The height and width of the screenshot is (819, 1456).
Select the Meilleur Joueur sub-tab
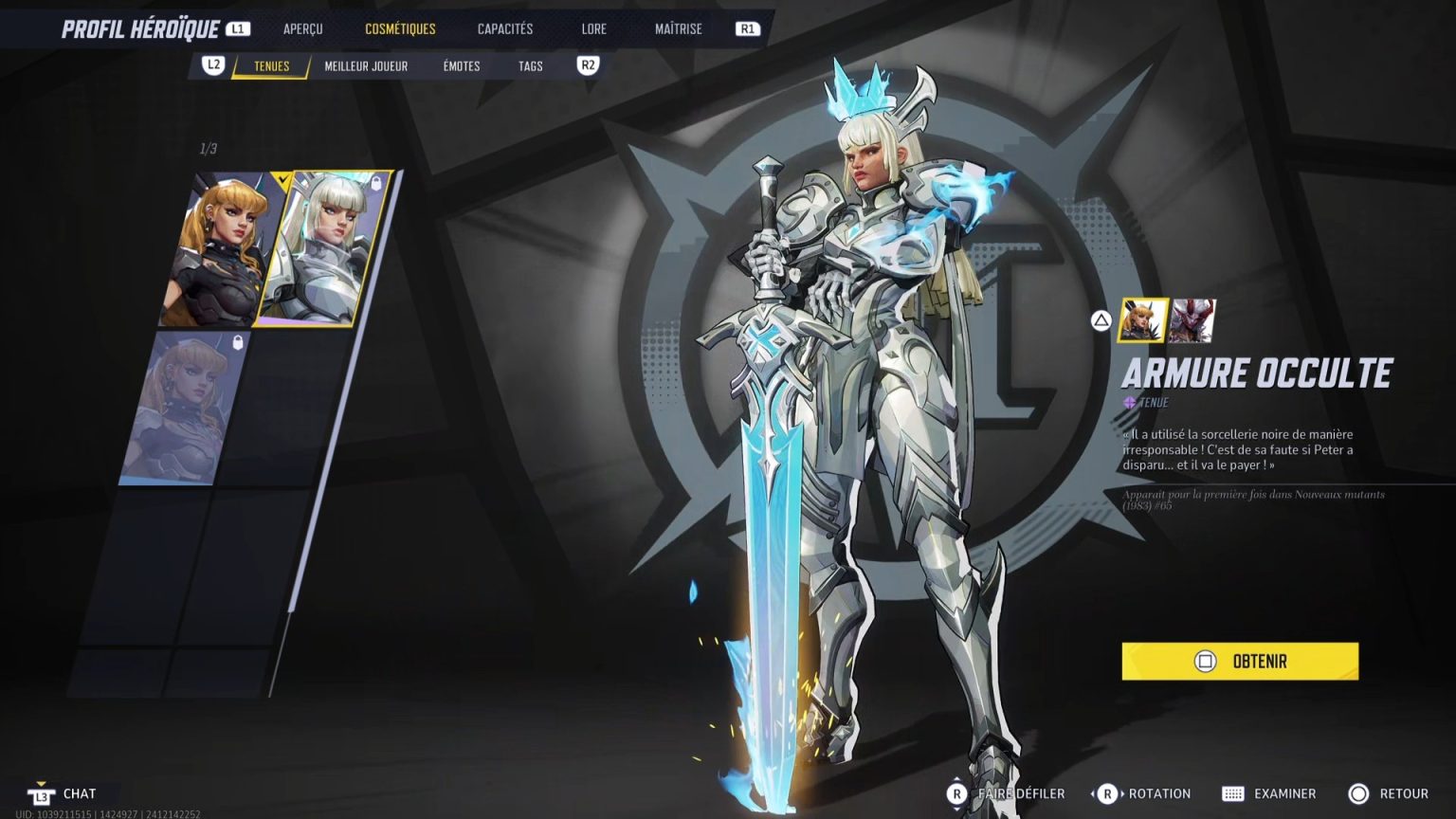click(x=366, y=66)
